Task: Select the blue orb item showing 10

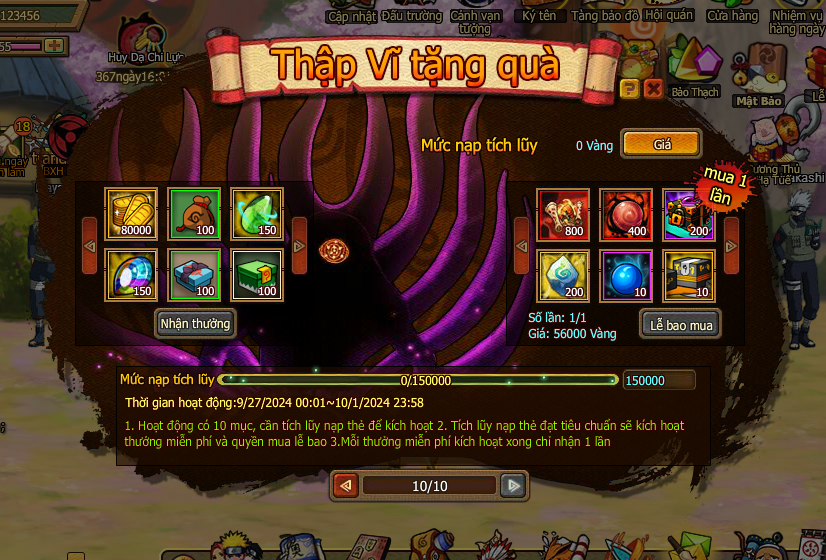Action: [x=626, y=275]
